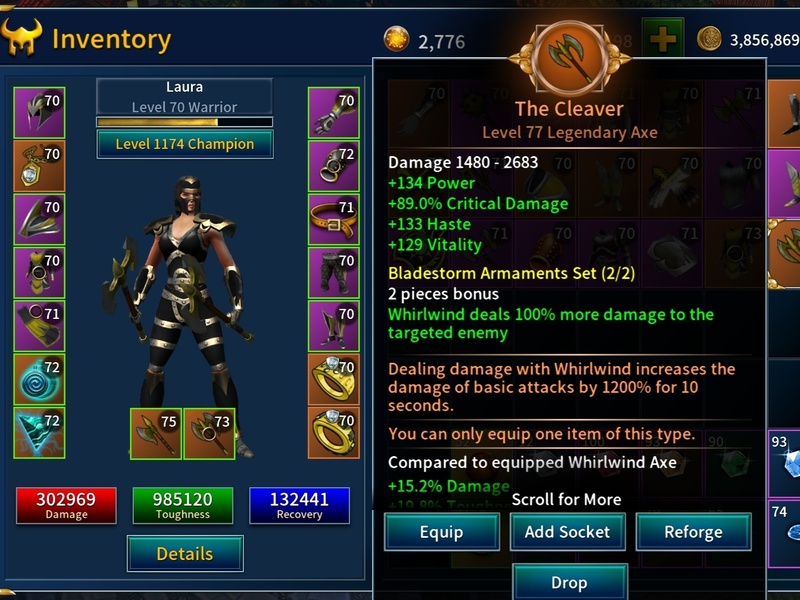Select the equipped gauntlets slot
The width and height of the screenshot is (800, 600).
334,113
